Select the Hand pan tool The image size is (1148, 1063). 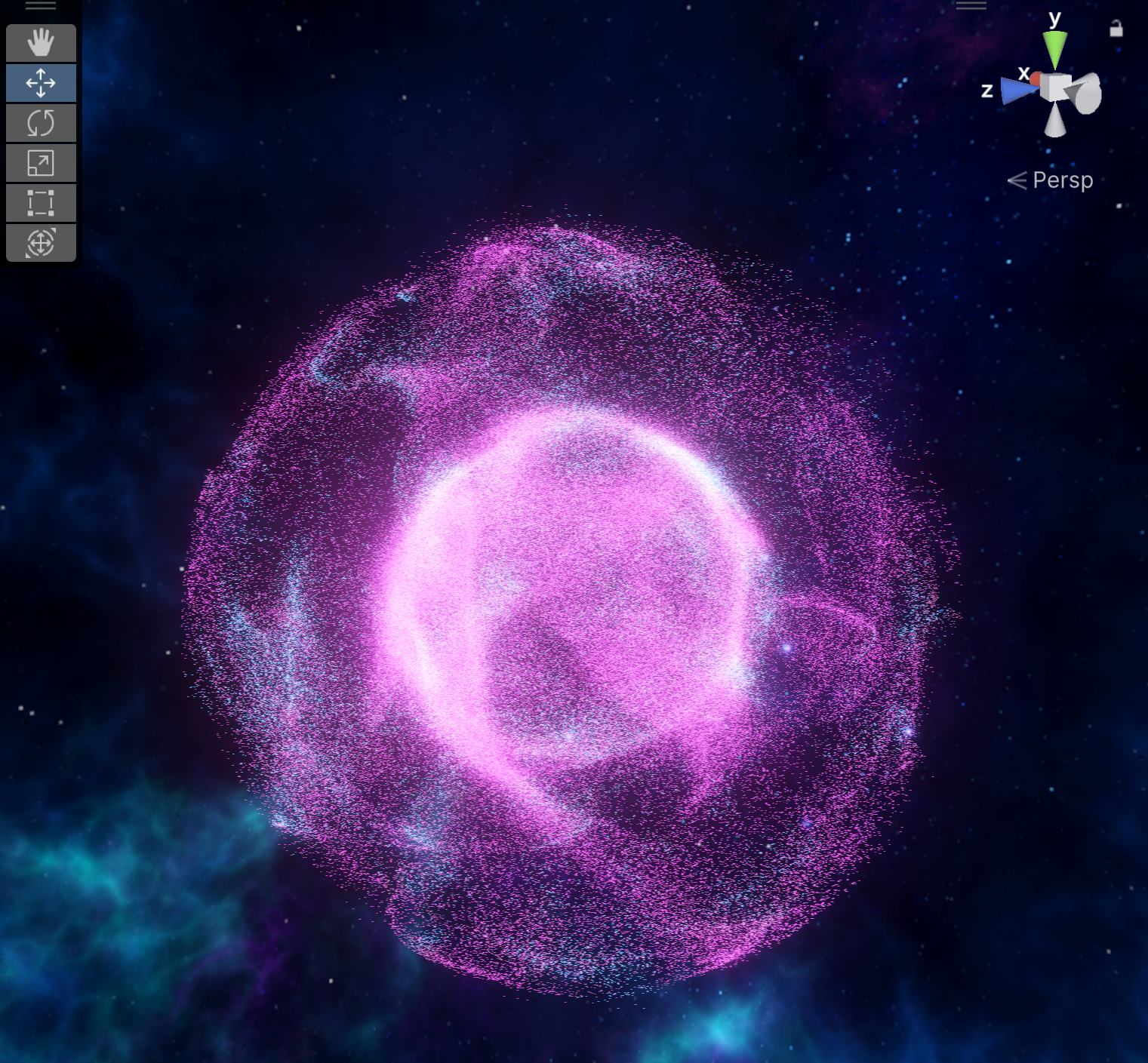point(41,43)
